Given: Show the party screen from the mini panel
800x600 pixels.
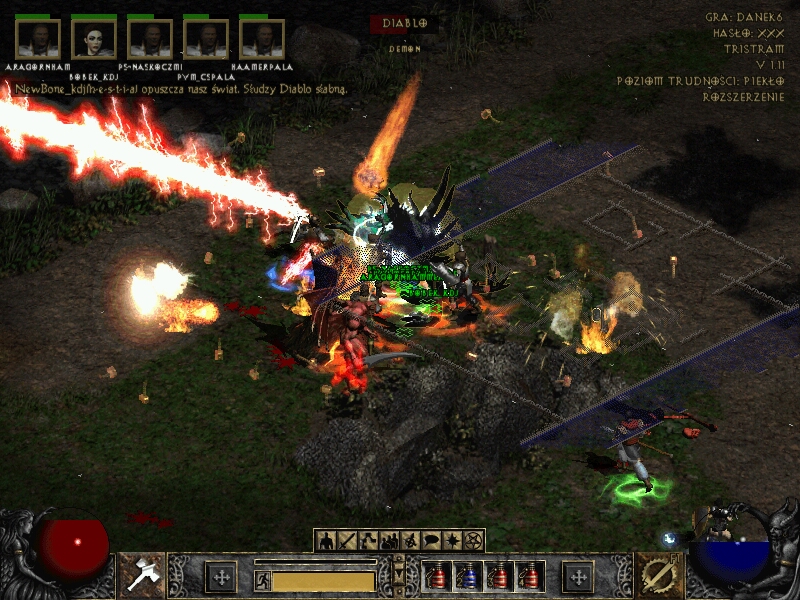Looking at the screenshot, I should click(389, 541).
